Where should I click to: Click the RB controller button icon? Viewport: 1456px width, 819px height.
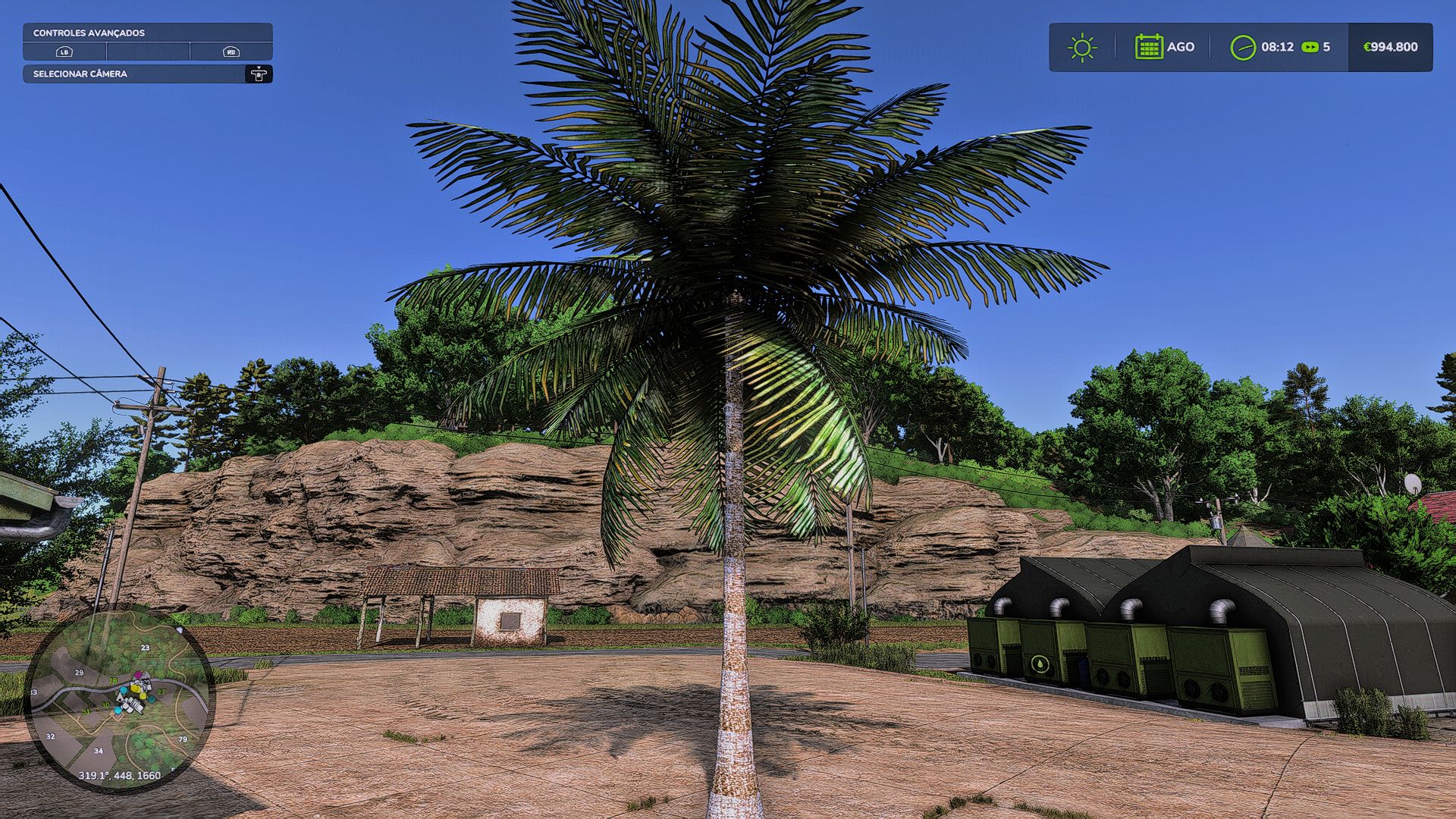coord(232,52)
